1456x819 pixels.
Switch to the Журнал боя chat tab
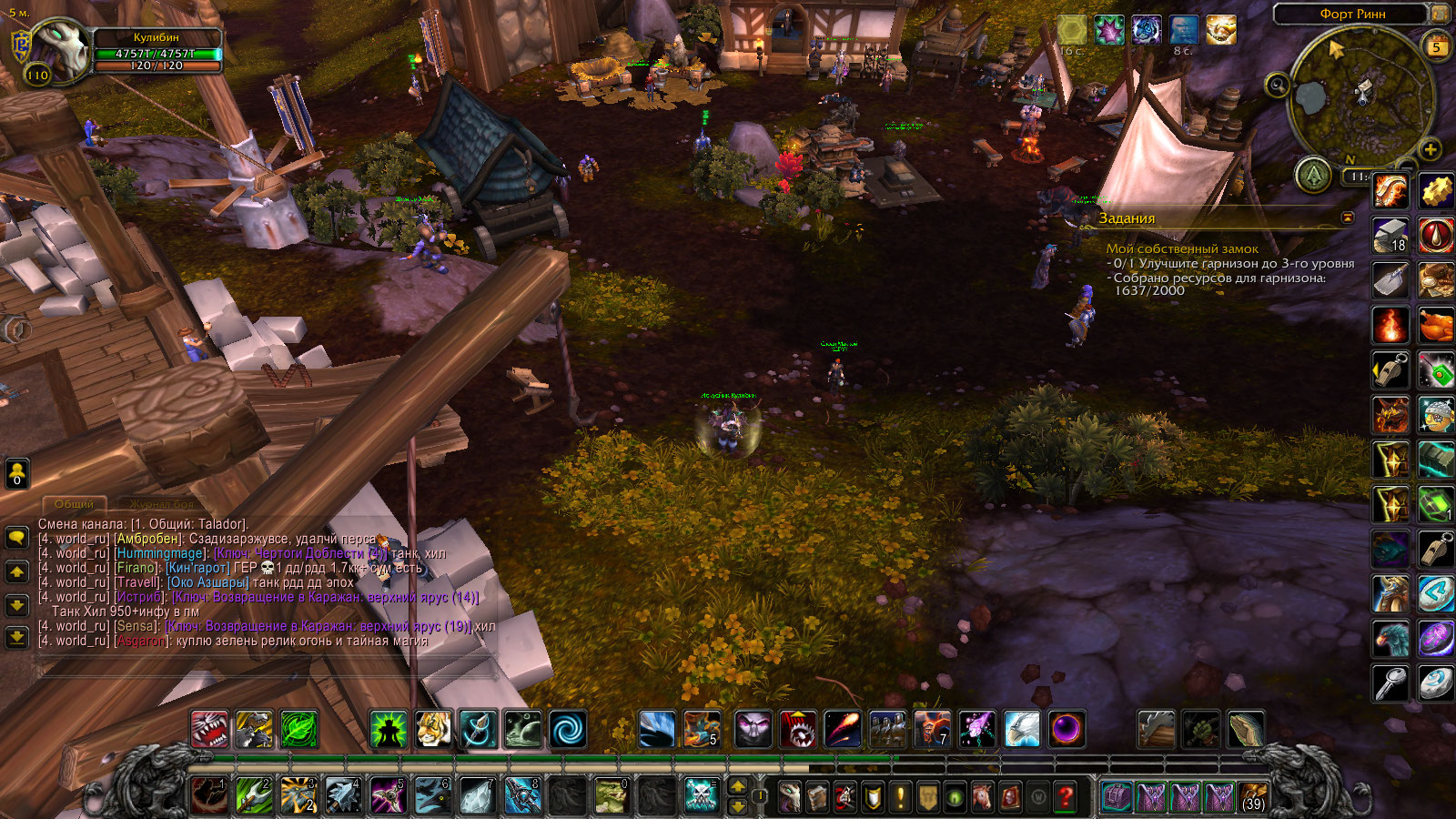tap(161, 504)
